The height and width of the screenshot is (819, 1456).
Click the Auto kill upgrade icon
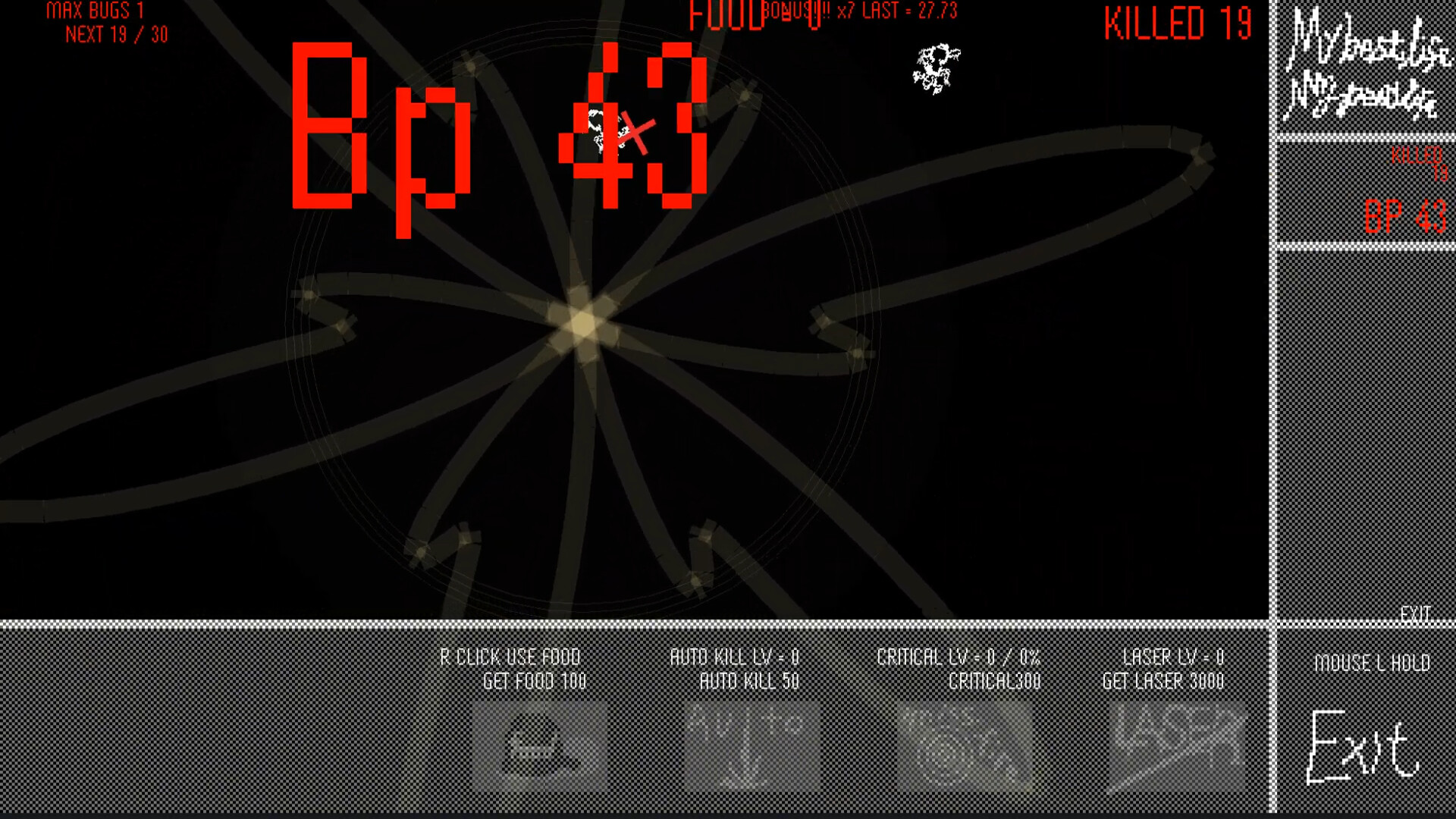pos(751,747)
